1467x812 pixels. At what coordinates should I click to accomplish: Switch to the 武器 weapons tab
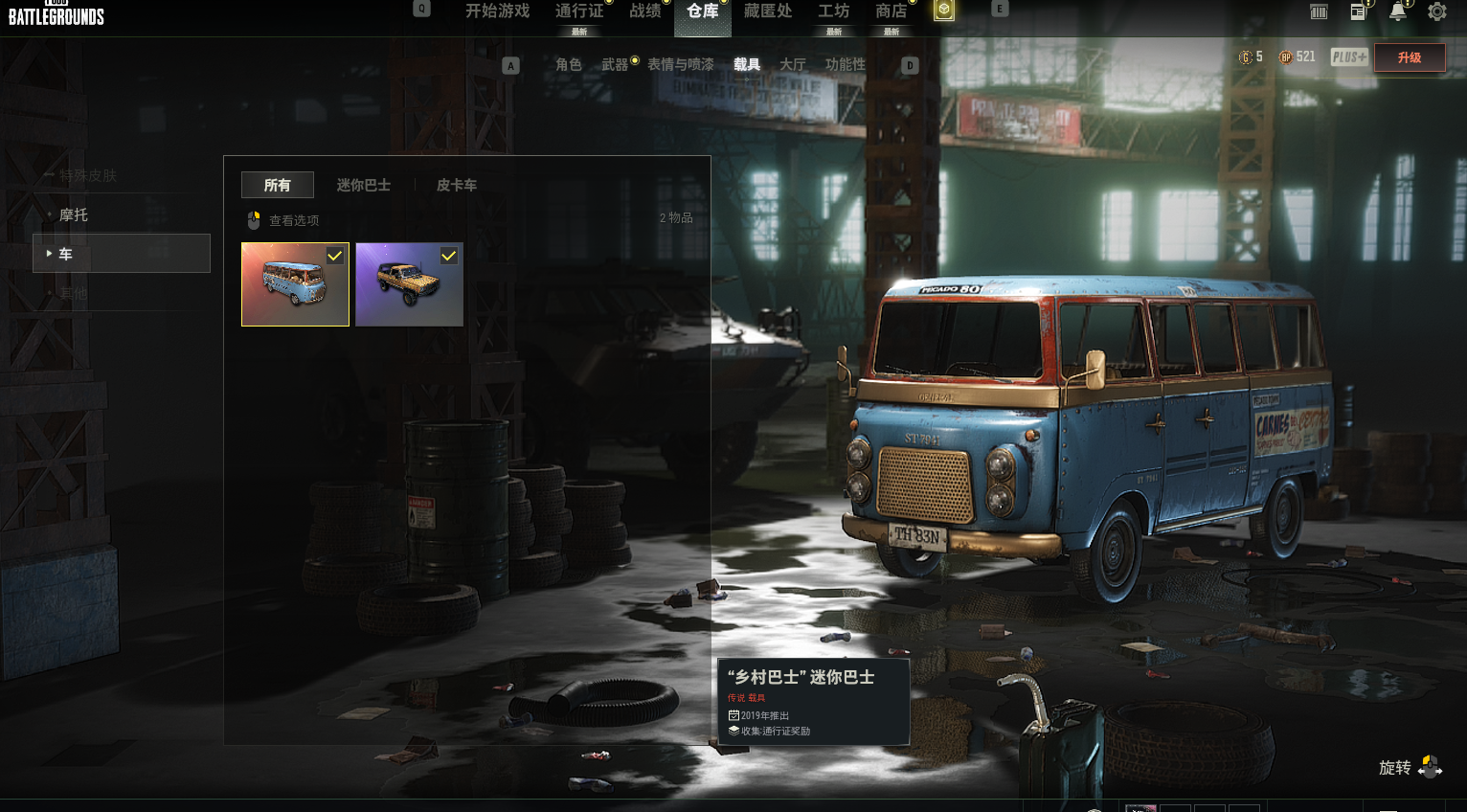tap(615, 64)
